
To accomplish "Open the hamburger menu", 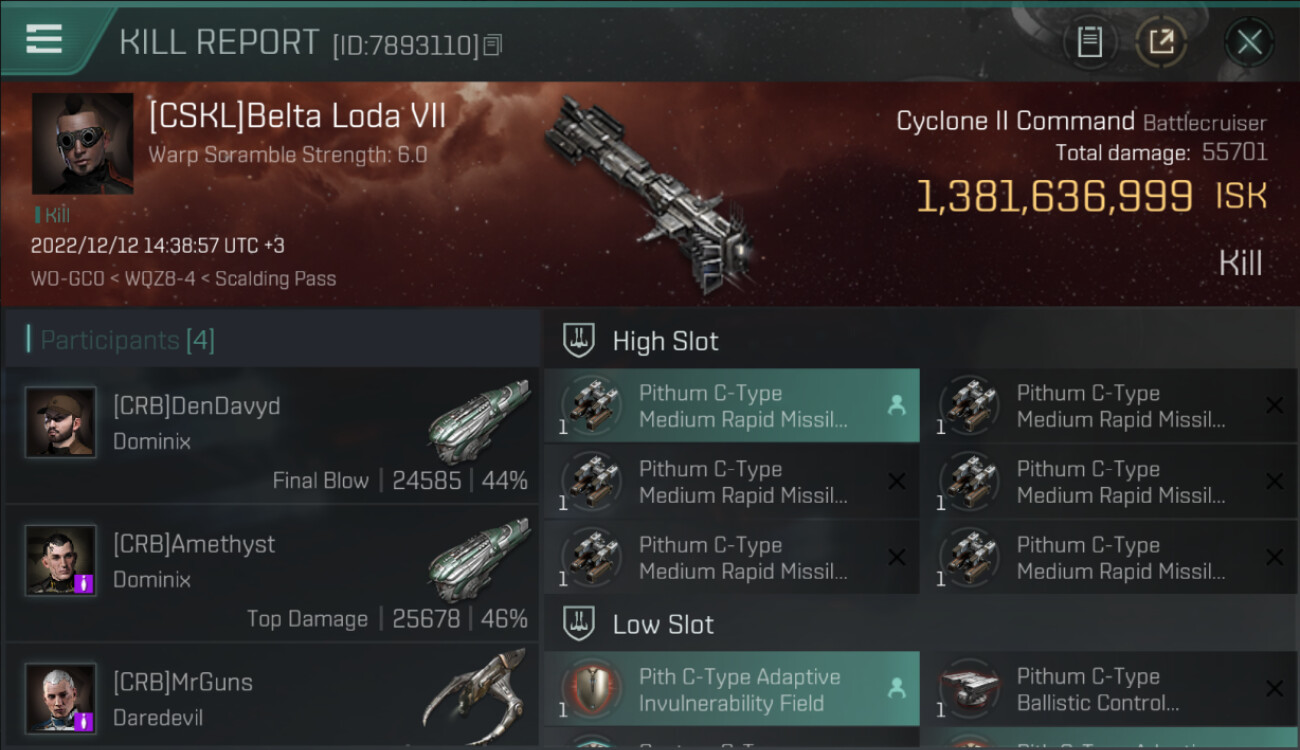I will [45, 40].
